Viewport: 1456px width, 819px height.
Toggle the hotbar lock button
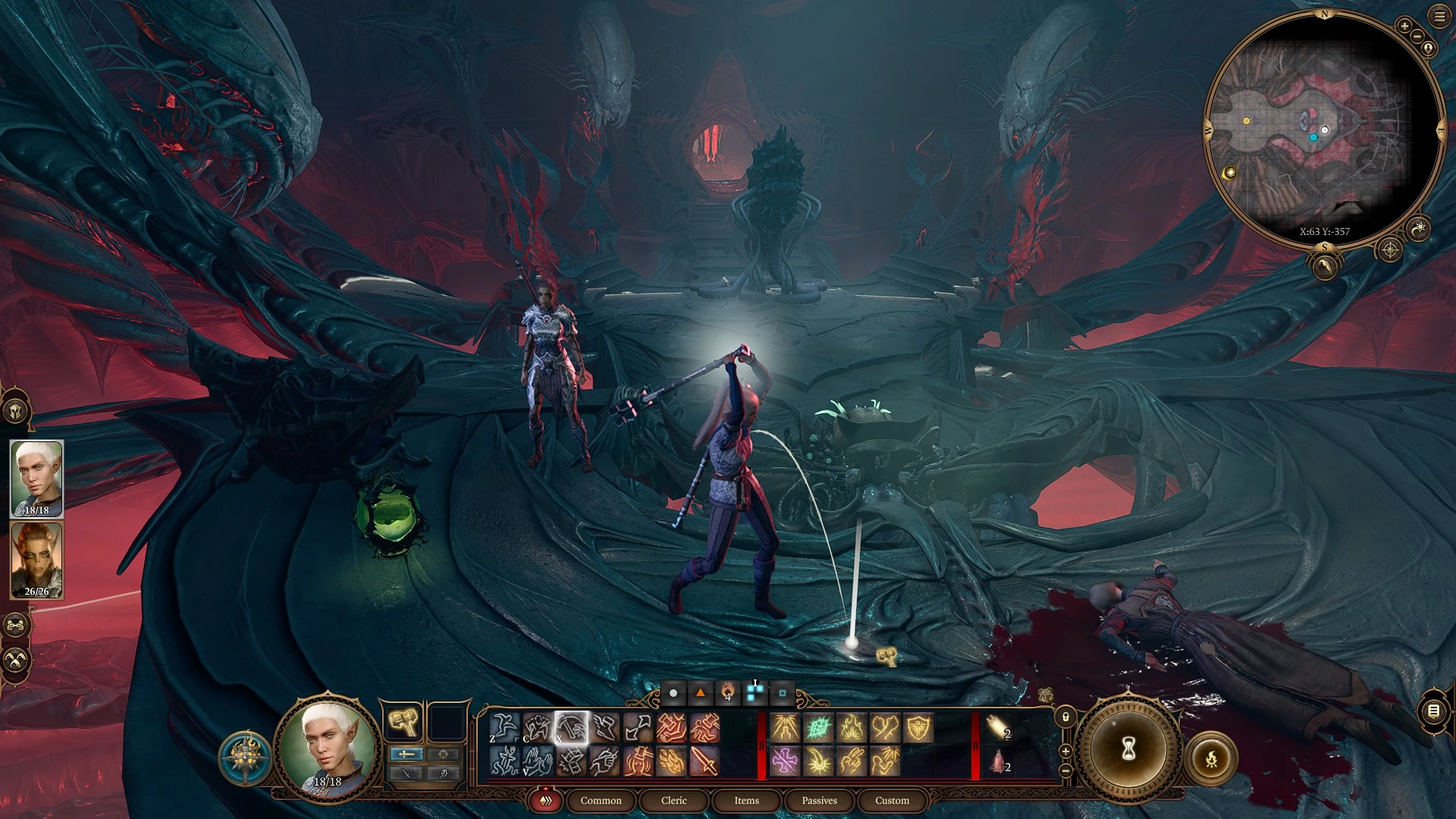1065,717
